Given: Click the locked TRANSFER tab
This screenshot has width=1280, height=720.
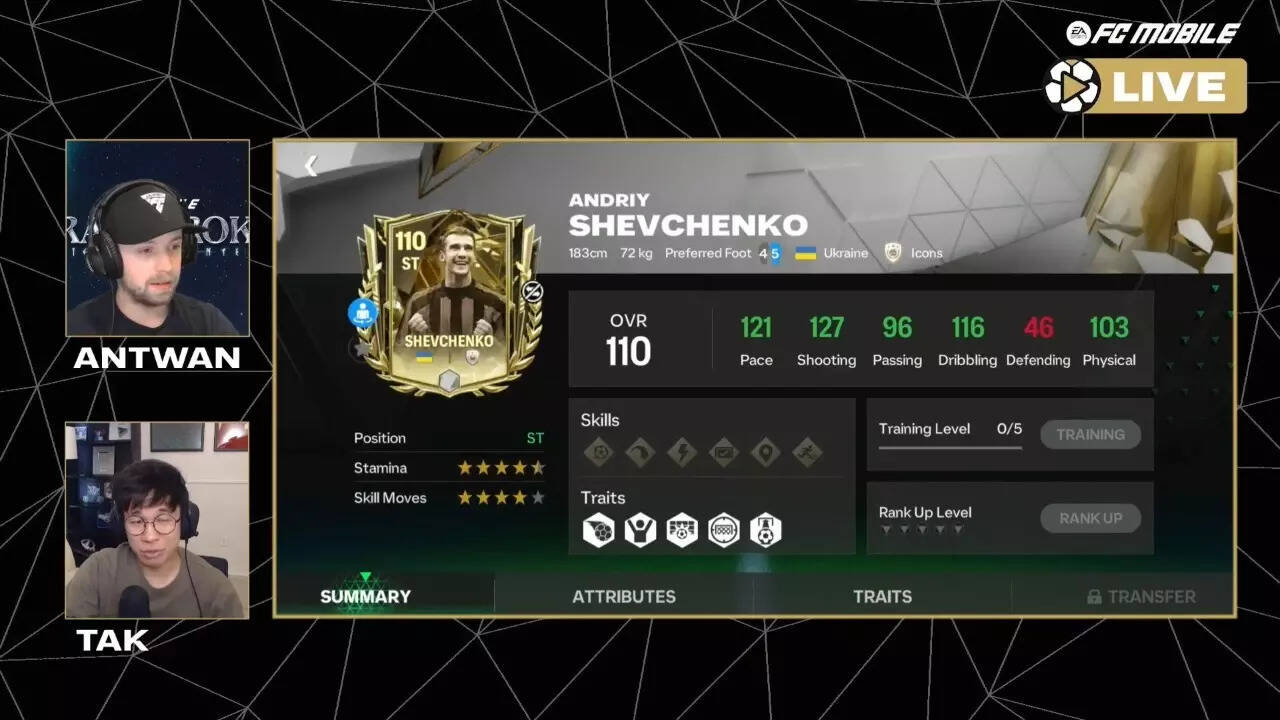Looking at the screenshot, I should [x=1143, y=595].
